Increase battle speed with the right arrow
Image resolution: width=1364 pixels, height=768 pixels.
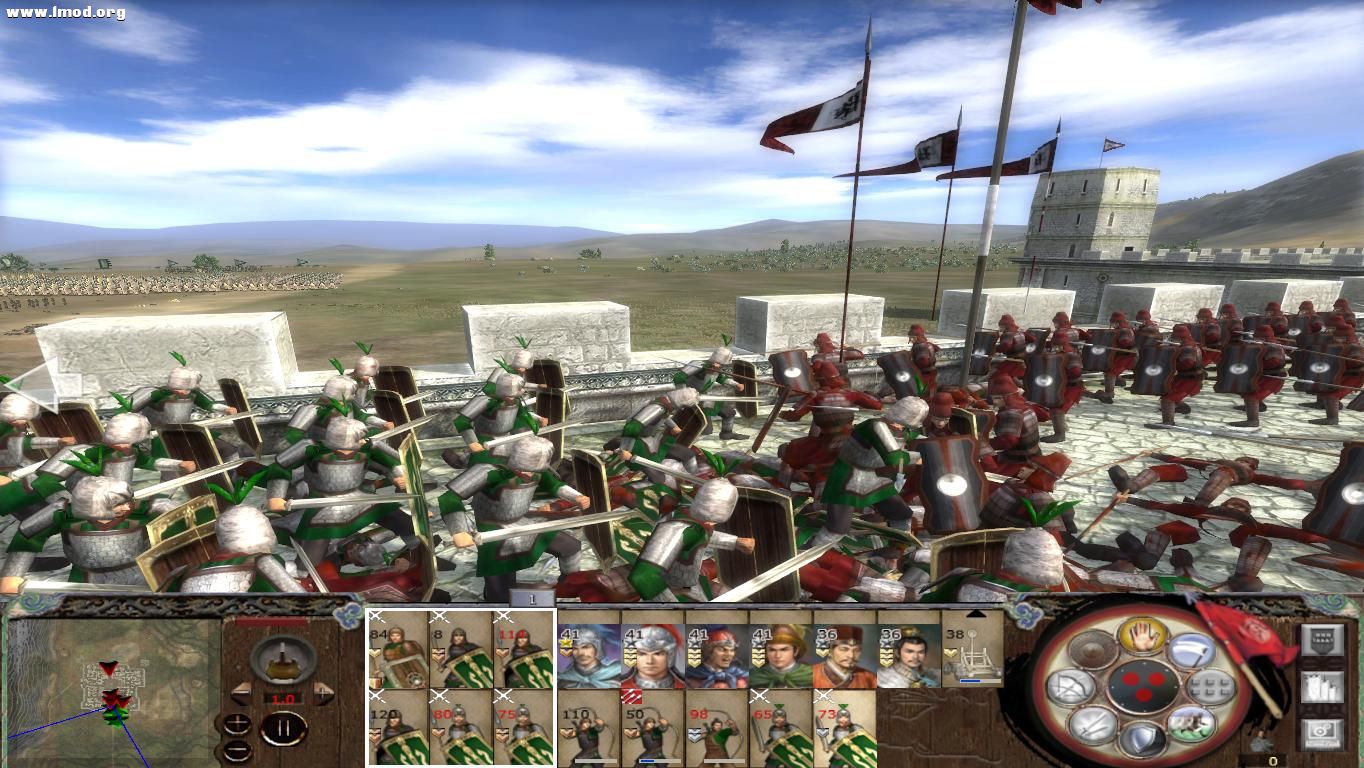click(x=323, y=692)
